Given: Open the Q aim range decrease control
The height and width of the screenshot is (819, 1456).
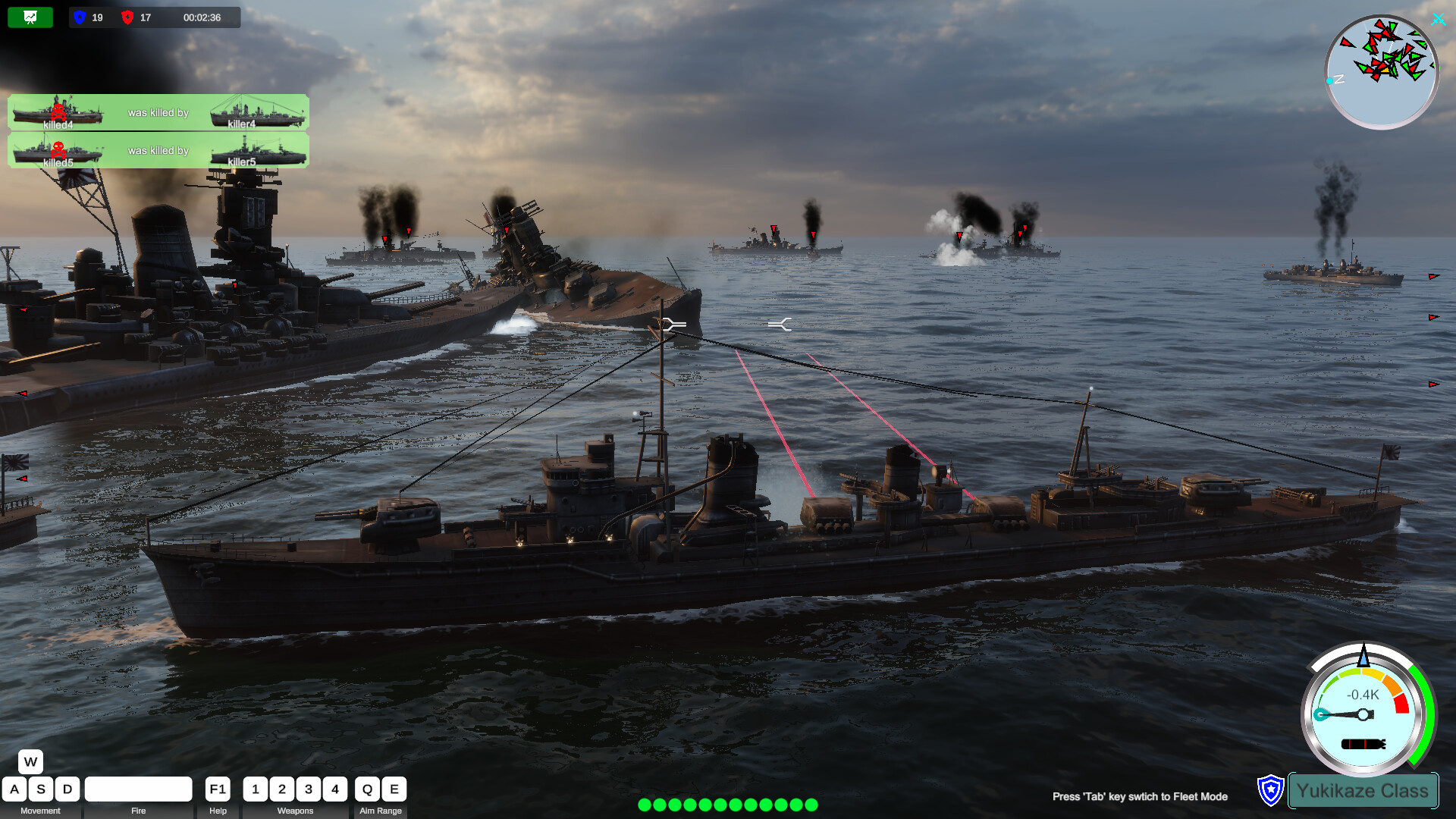Looking at the screenshot, I should [367, 789].
